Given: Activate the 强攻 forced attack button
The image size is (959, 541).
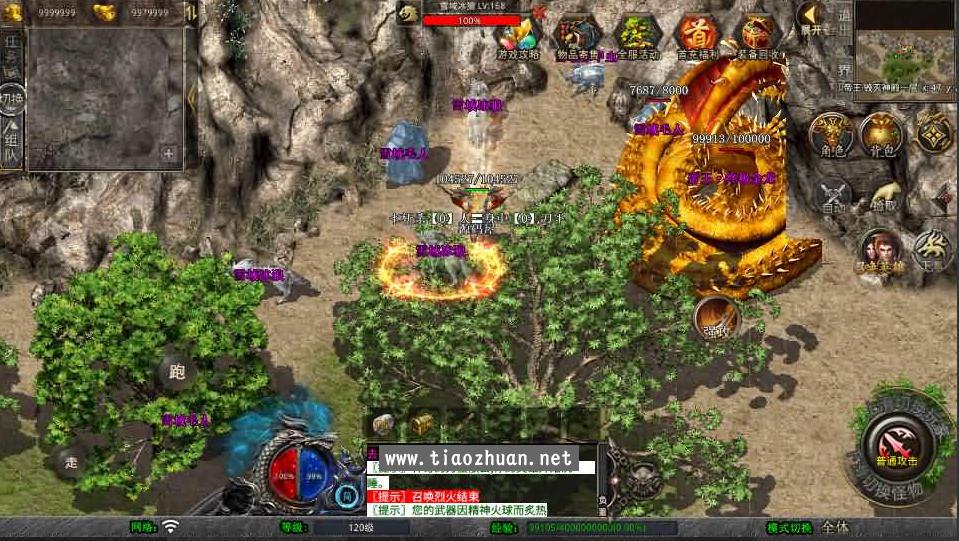Looking at the screenshot, I should [716, 317].
